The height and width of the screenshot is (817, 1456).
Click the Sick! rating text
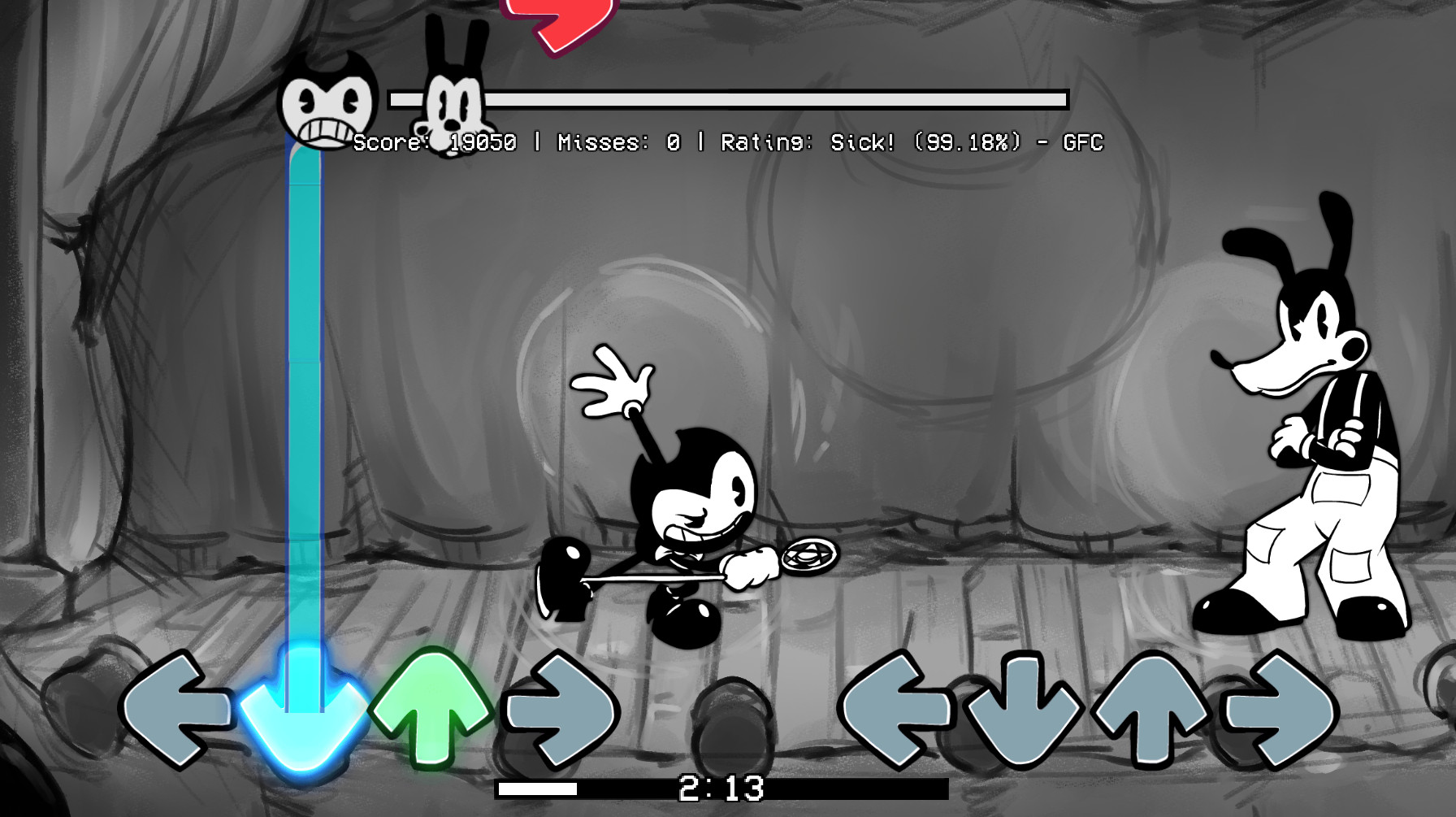click(x=864, y=143)
